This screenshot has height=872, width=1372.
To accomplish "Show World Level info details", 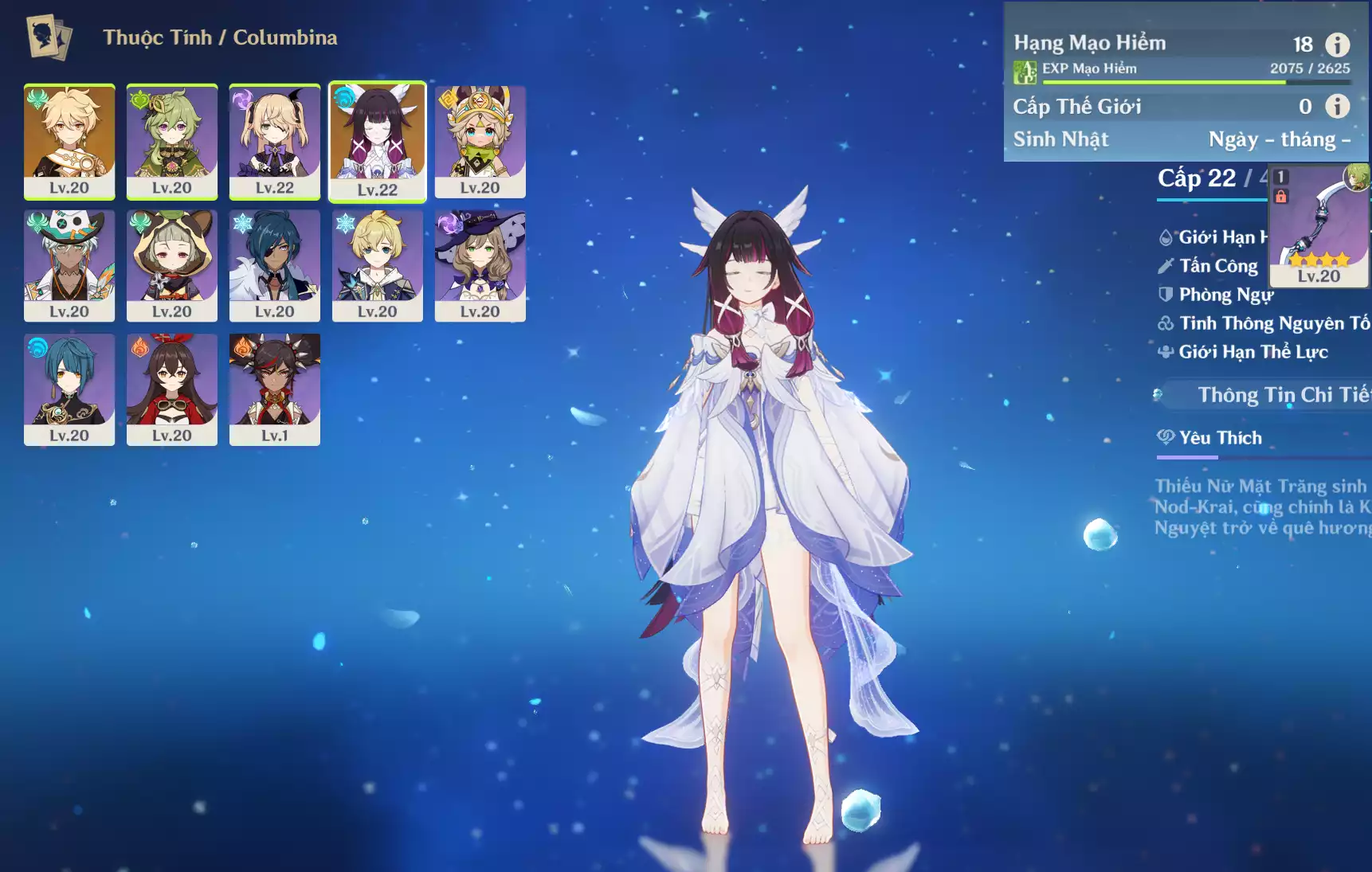I will [x=1337, y=106].
